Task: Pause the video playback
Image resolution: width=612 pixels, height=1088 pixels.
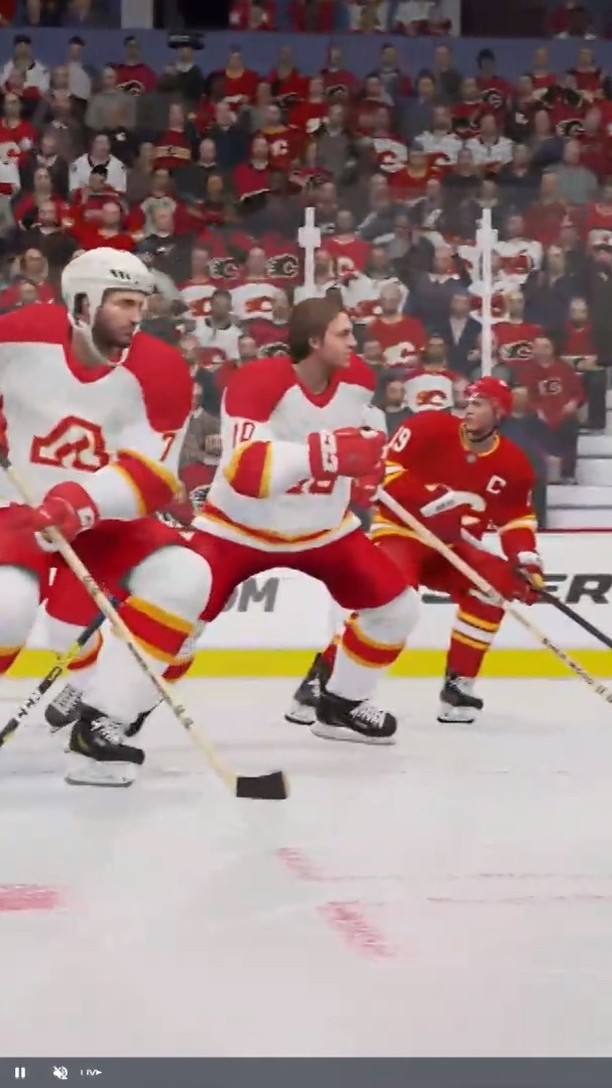Action: click(x=20, y=1072)
